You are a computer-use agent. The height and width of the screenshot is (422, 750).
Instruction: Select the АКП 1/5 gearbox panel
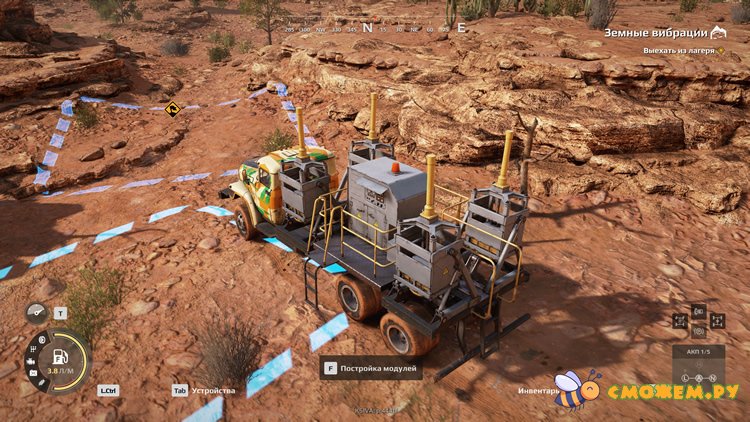tap(698, 352)
